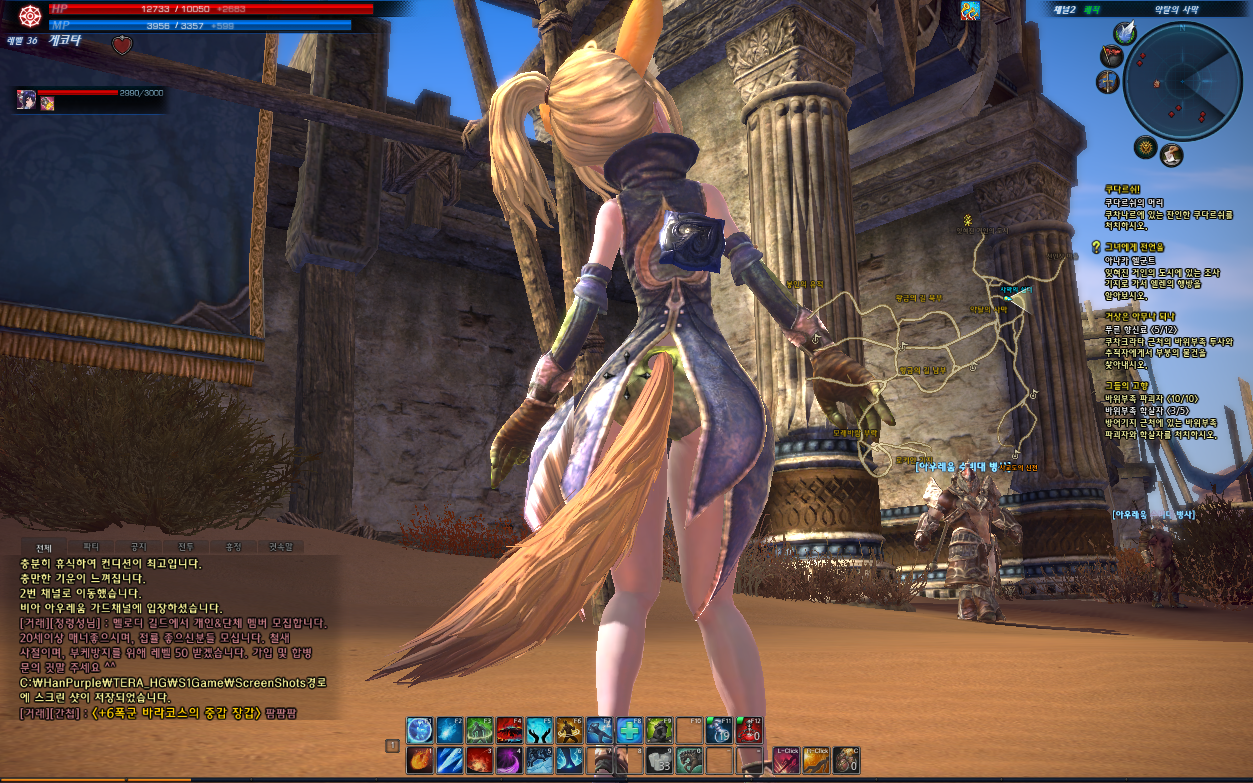This screenshot has width=1253, height=783.
Task: Open the winged laurel icon beside the minimap
Action: (x=1127, y=32)
